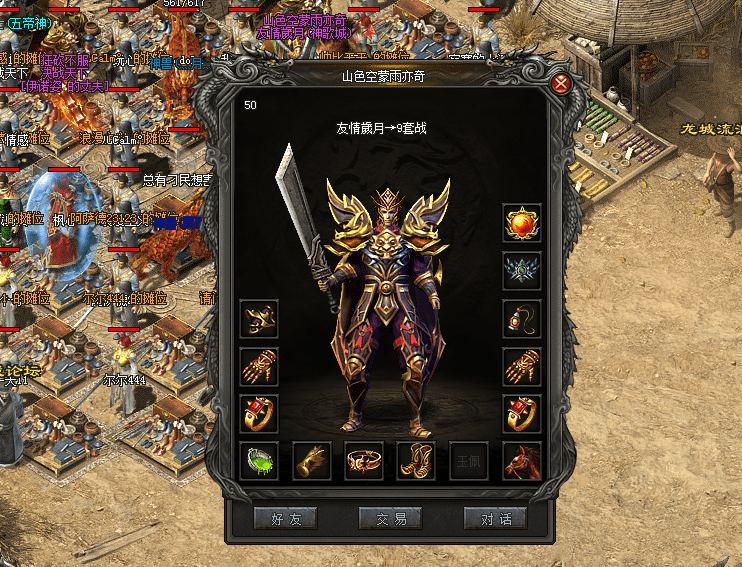Select the red fire orb equipment slot
This screenshot has height=567, width=742.
point(522,223)
